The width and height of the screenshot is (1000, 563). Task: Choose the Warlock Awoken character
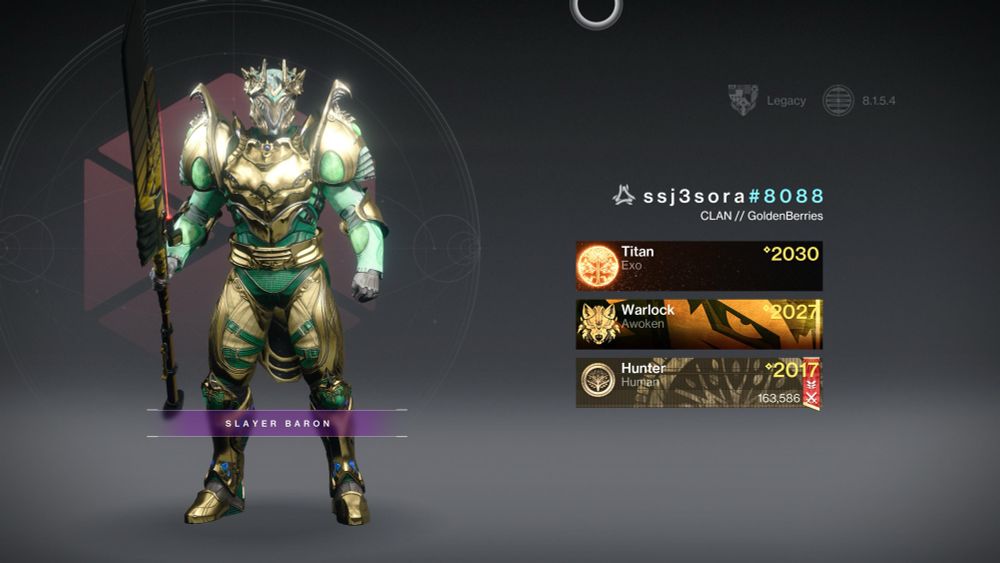tap(698, 324)
